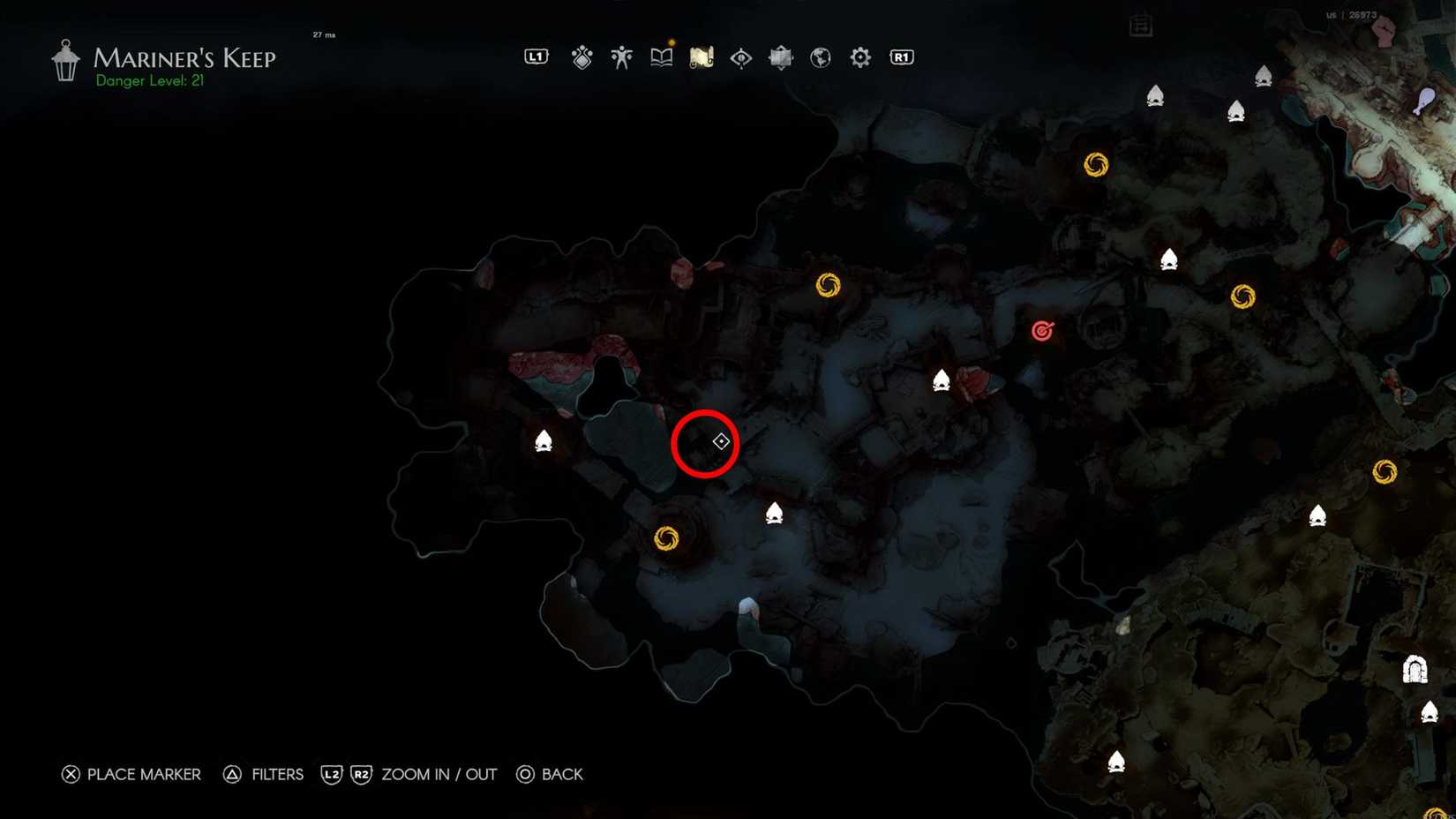Open the settings gear icon
The height and width of the screenshot is (819, 1456).
tap(859, 56)
